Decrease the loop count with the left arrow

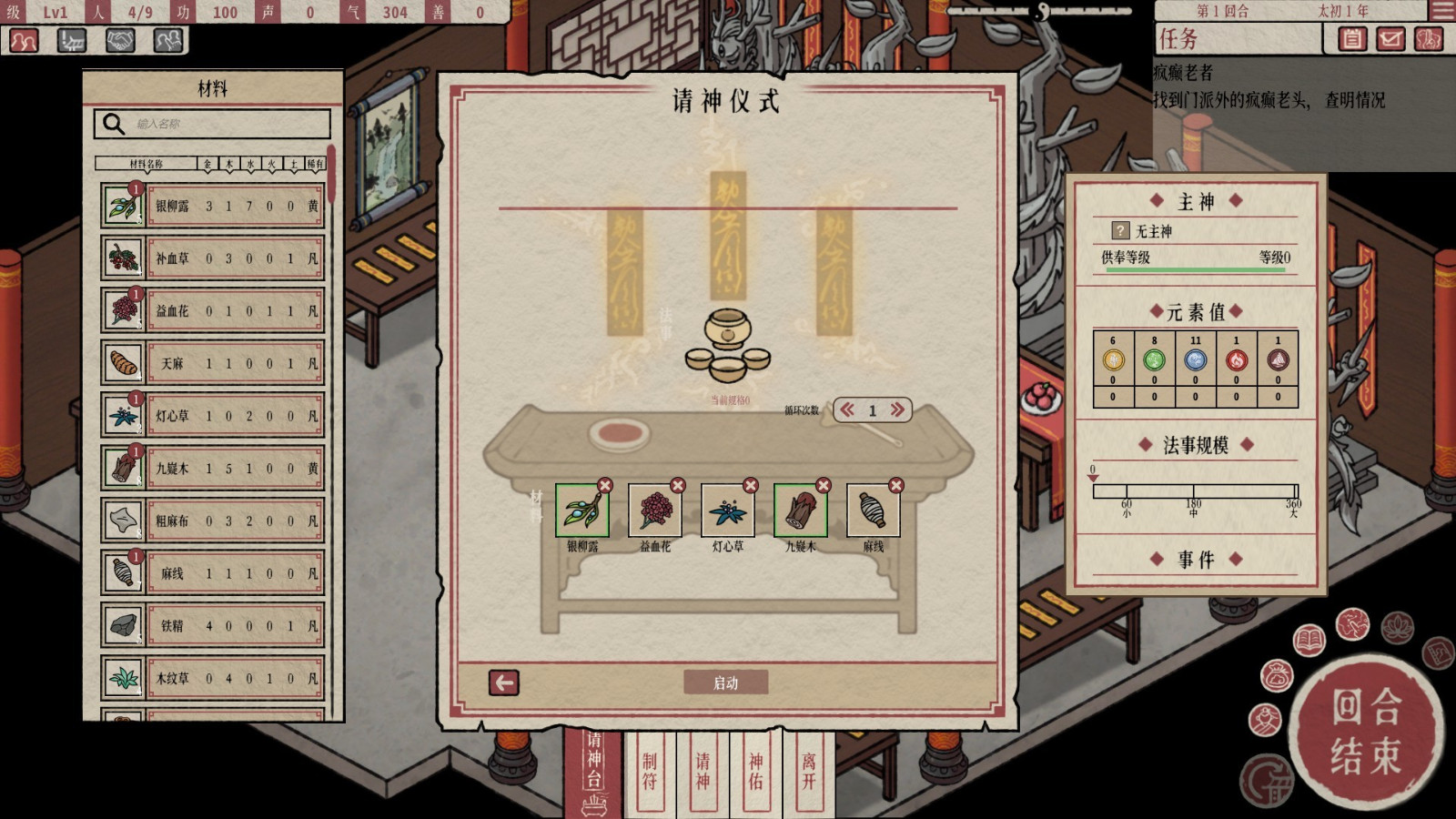(846, 409)
